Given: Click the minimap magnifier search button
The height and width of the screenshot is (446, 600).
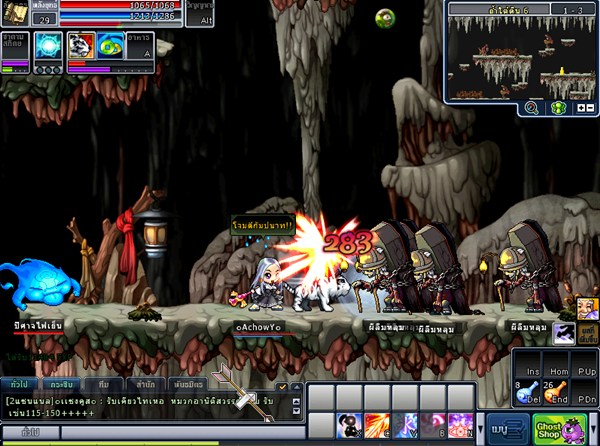Looking at the screenshot, I should [531, 107].
